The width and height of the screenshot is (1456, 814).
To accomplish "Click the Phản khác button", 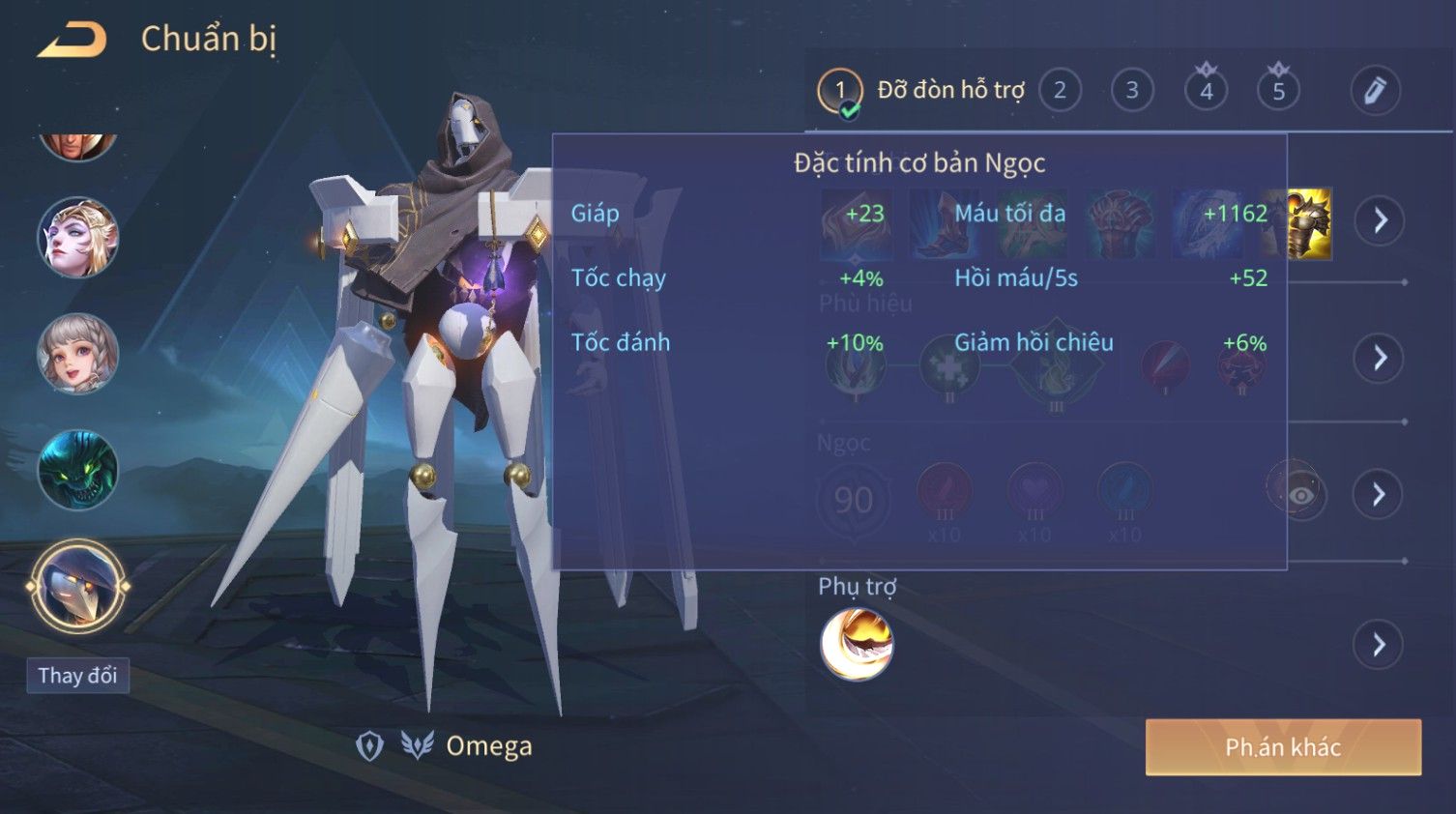I will click(x=1282, y=747).
